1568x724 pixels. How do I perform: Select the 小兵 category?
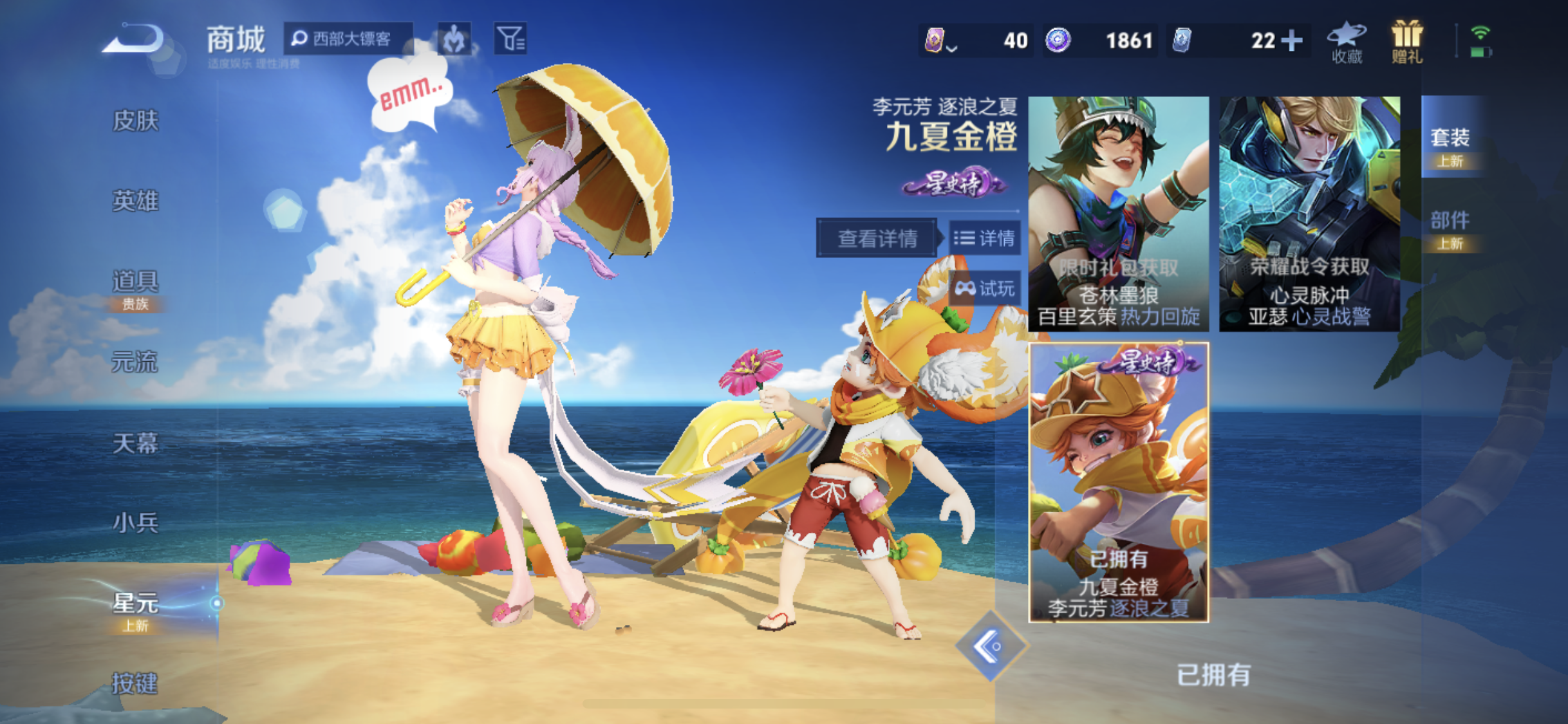[x=135, y=523]
